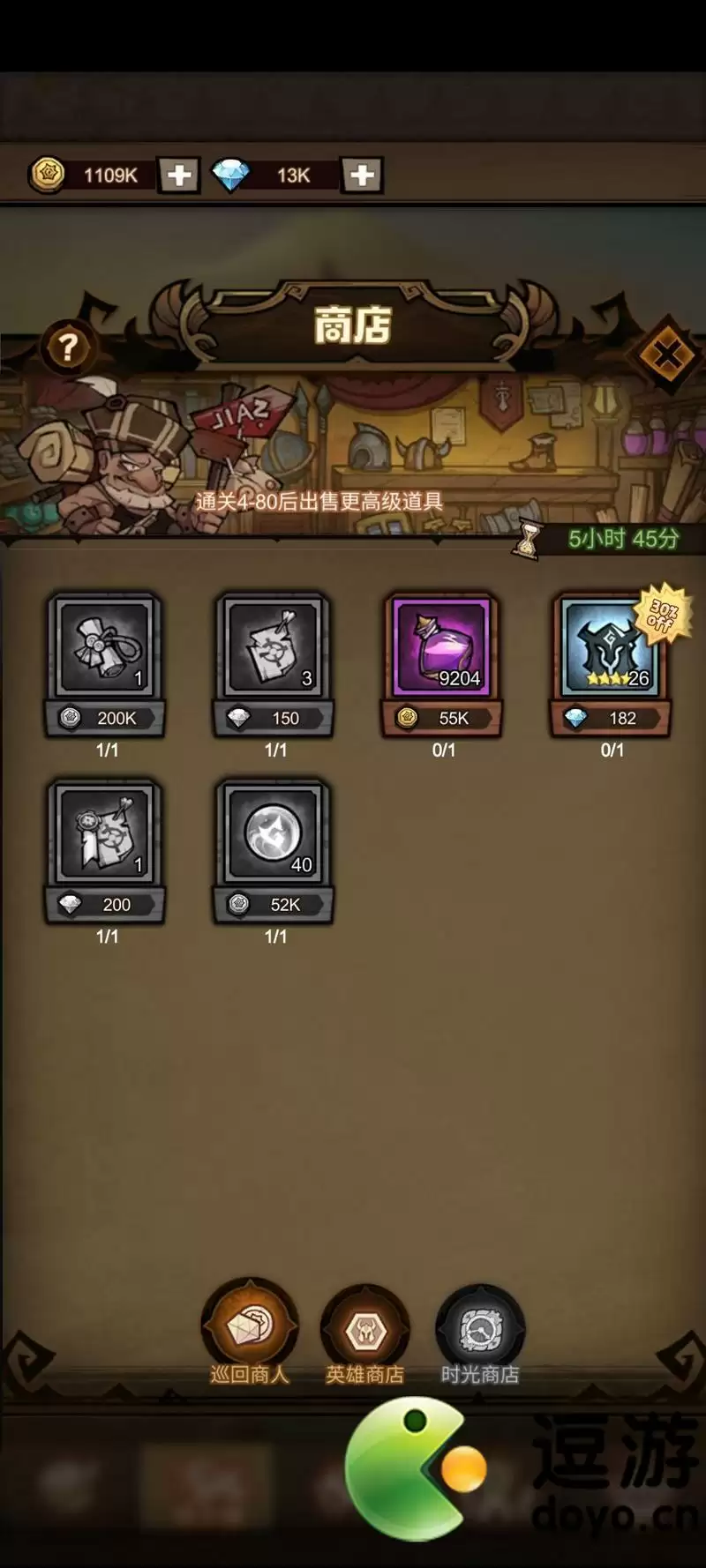The width and height of the screenshot is (706, 1568).
Task: Select the scroll item costing 200K
Action: coord(106,648)
